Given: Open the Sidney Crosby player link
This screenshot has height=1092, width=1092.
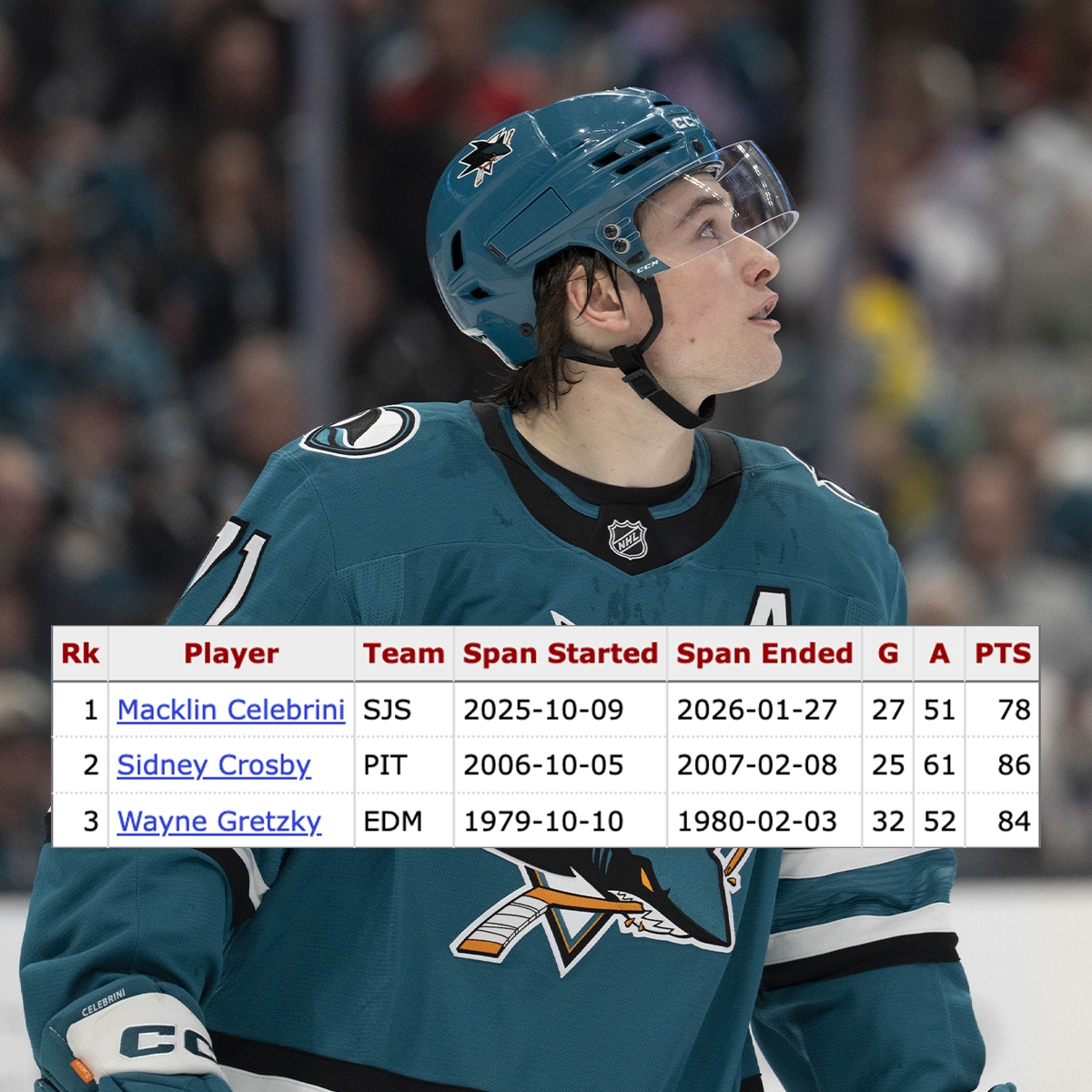Looking at the screenshot, I should [x=214, y=765].
